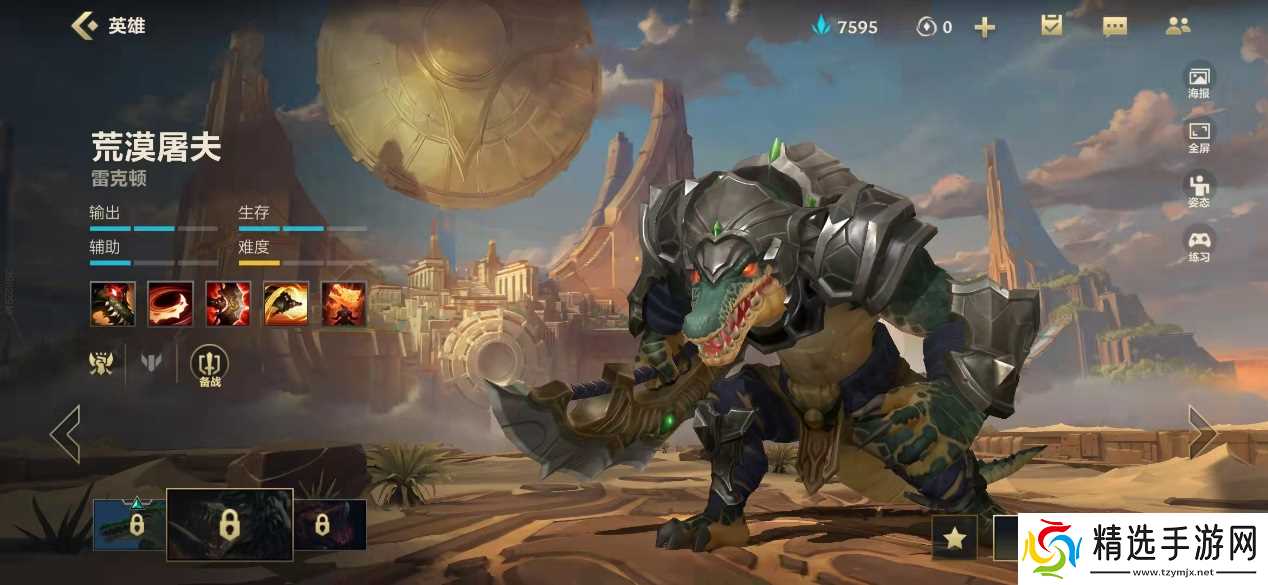Open the friends list icon
Viewport: 1268px width, 585px height.
[x=1178, y=26]
